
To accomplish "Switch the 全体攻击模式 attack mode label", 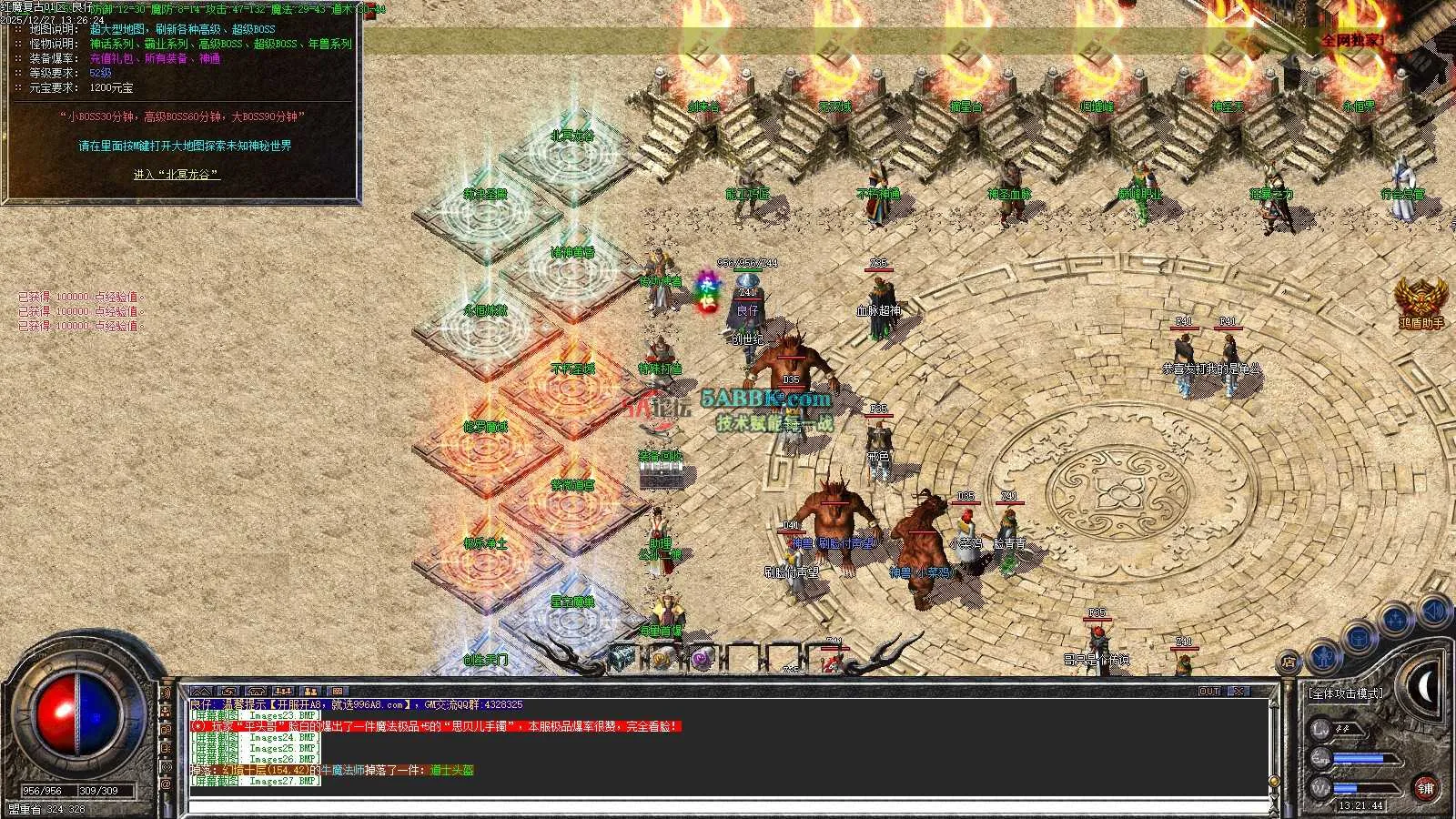I will [1344, 693].
